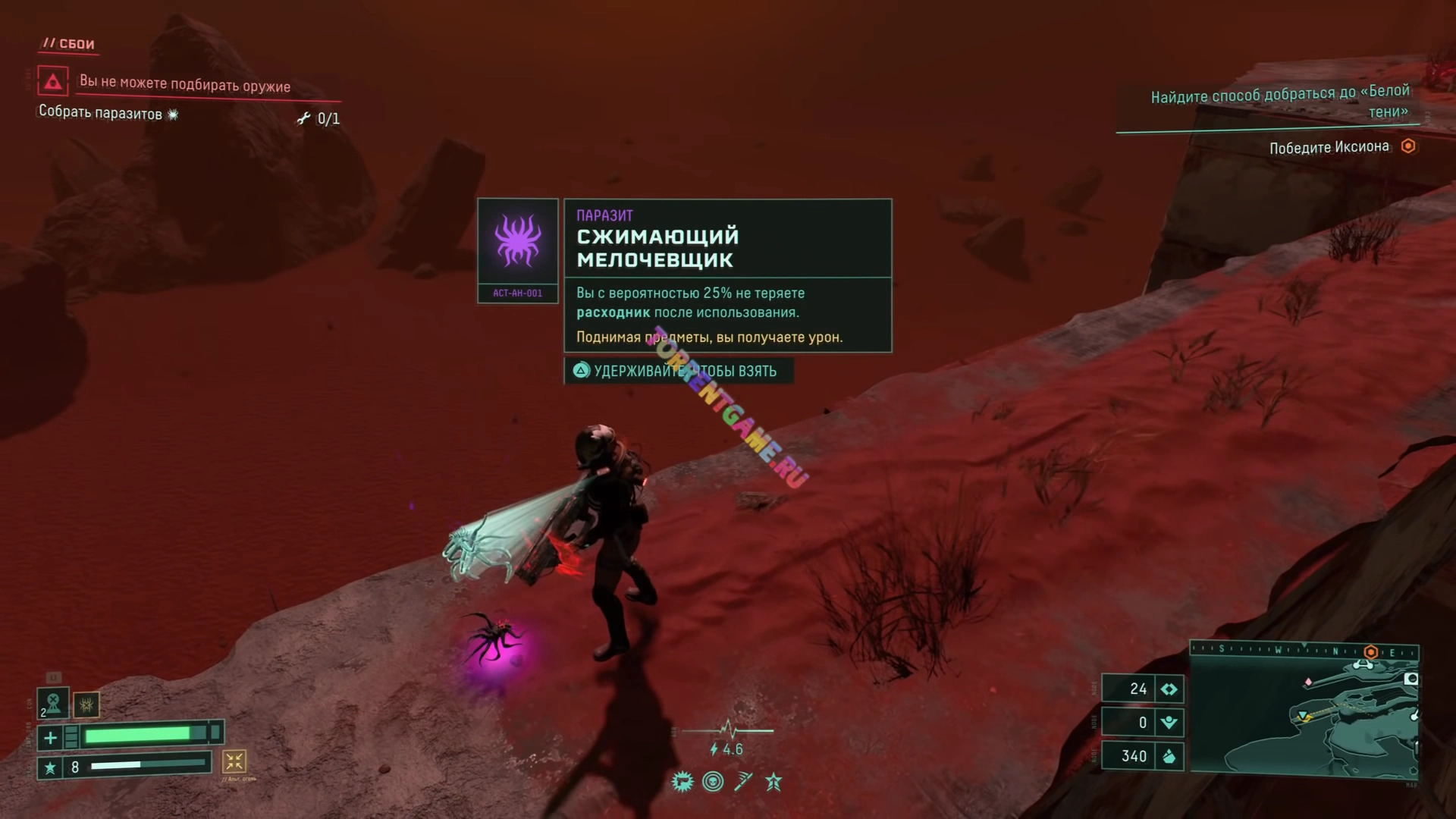
Task: Select the malfunction warning triangle icon
Action: click(x=53, y=81)
